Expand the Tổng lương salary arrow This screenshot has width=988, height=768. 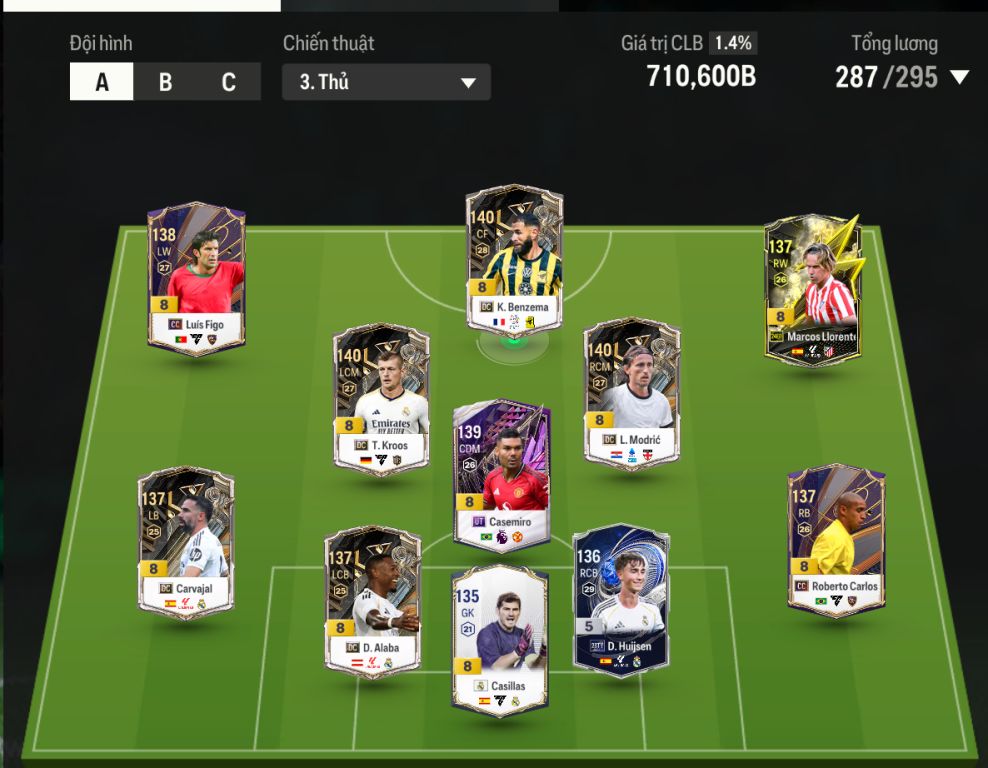click(960, 77)
